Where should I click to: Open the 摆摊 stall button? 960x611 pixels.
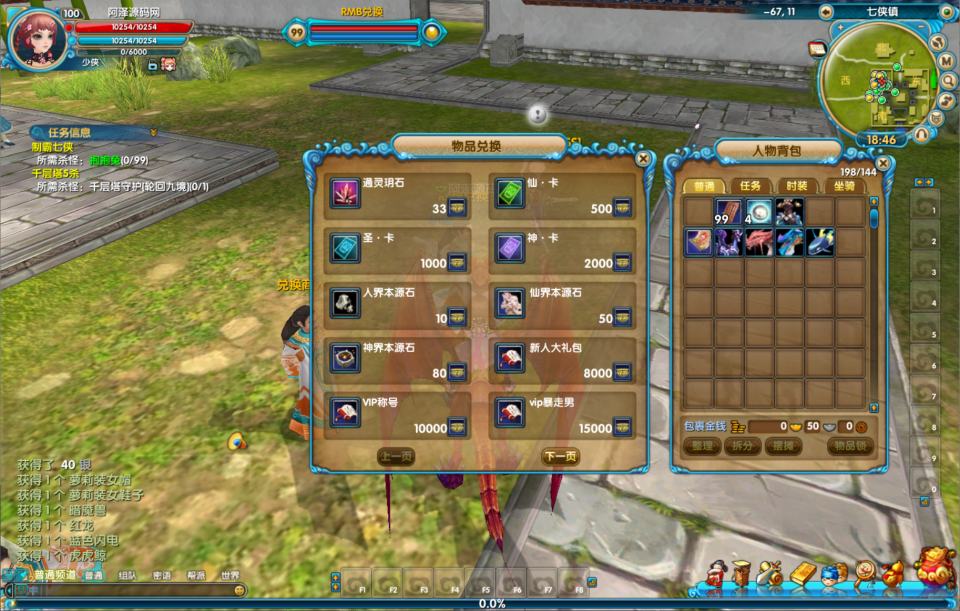780,446
